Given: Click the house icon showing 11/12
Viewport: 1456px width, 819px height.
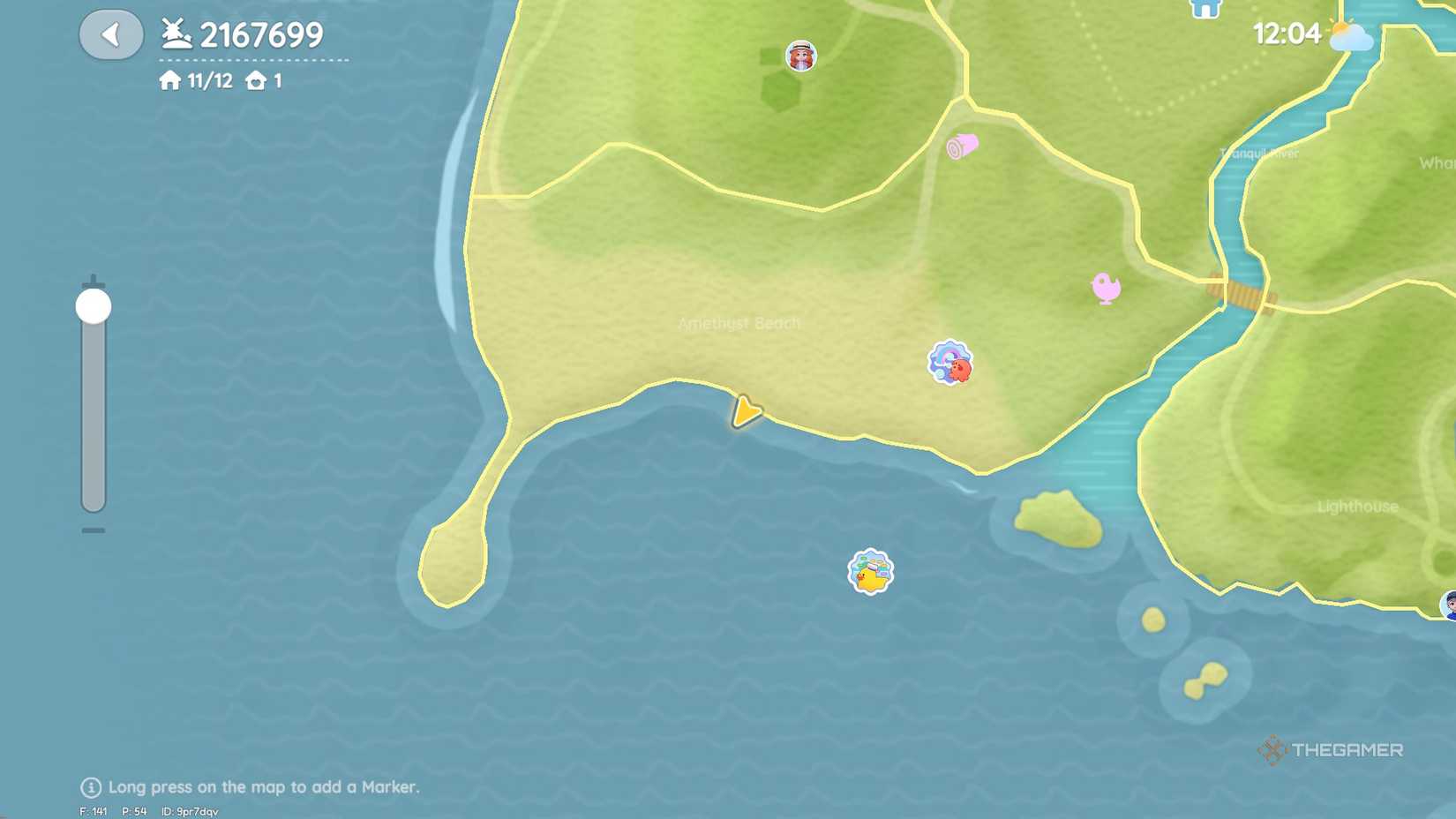Looking at the screenshot, I should tap(171, 80).
